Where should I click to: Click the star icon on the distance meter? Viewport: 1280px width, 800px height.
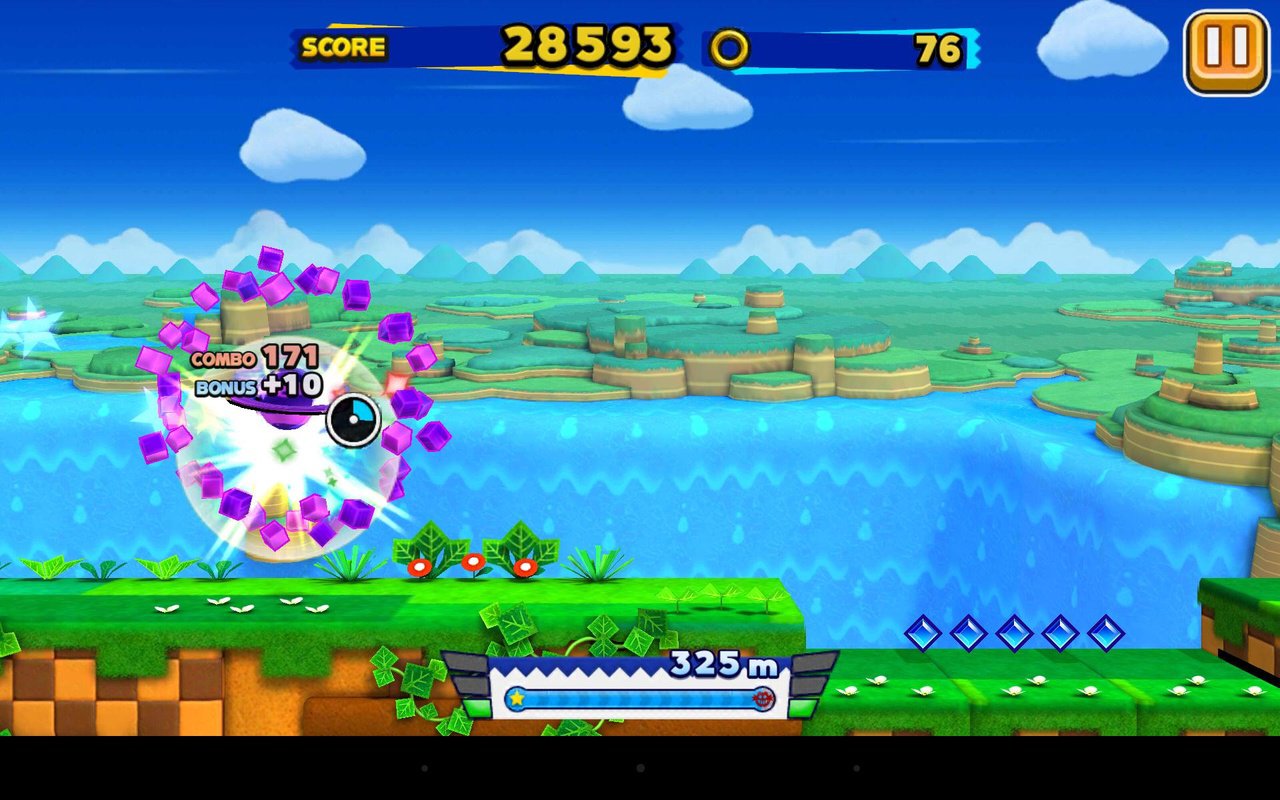(516, 700)
